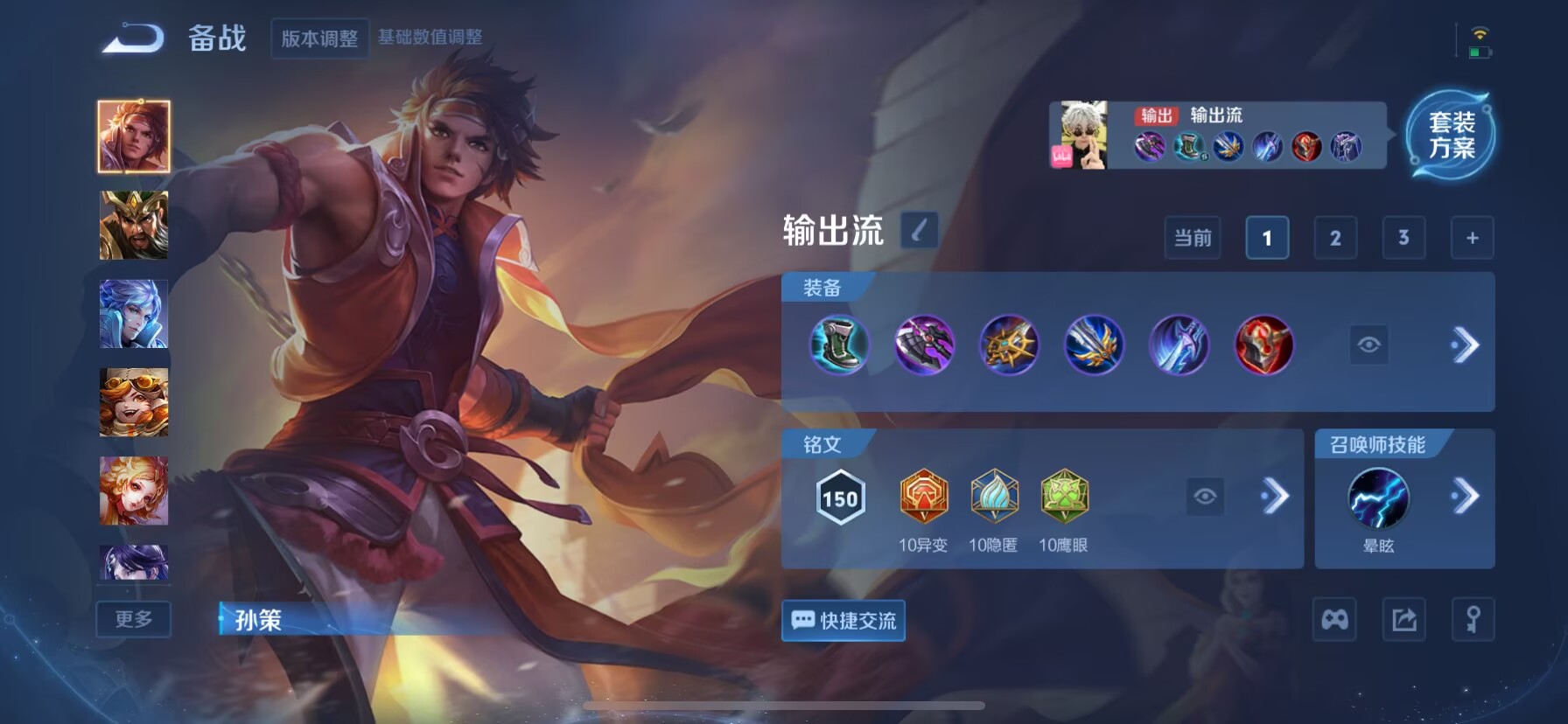The height and width of the screenshot is (724, 1568).
Task: Select the second hero portrait in left sidebar
Action: pyautogui.click(x=133, y=226)
